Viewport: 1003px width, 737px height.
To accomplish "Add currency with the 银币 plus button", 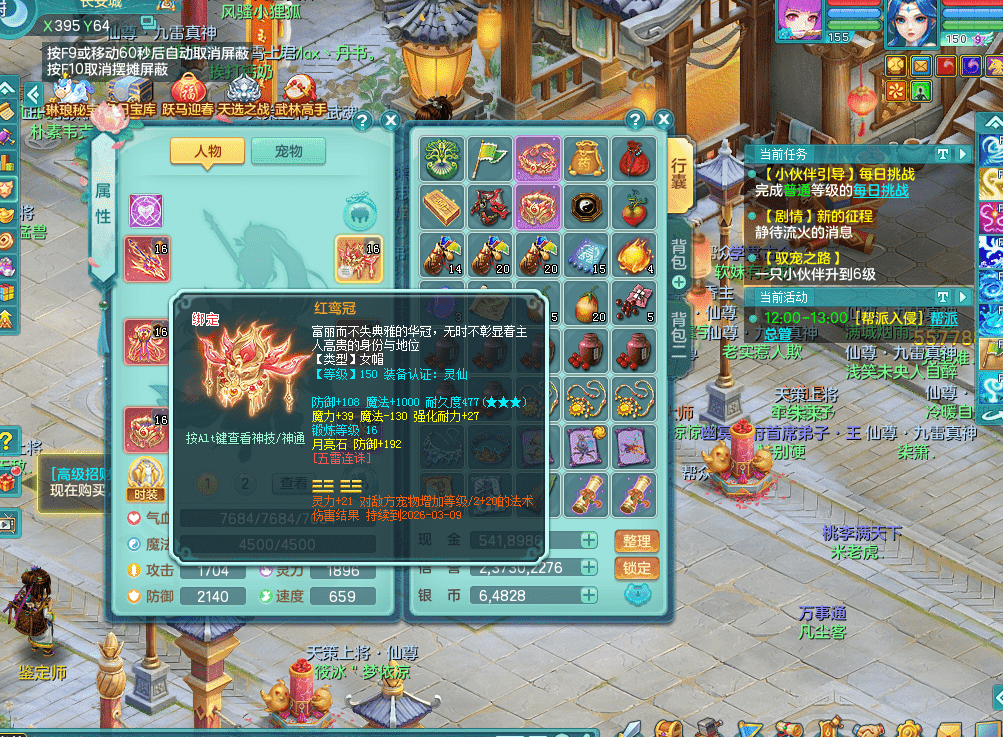I will (590, 595).
